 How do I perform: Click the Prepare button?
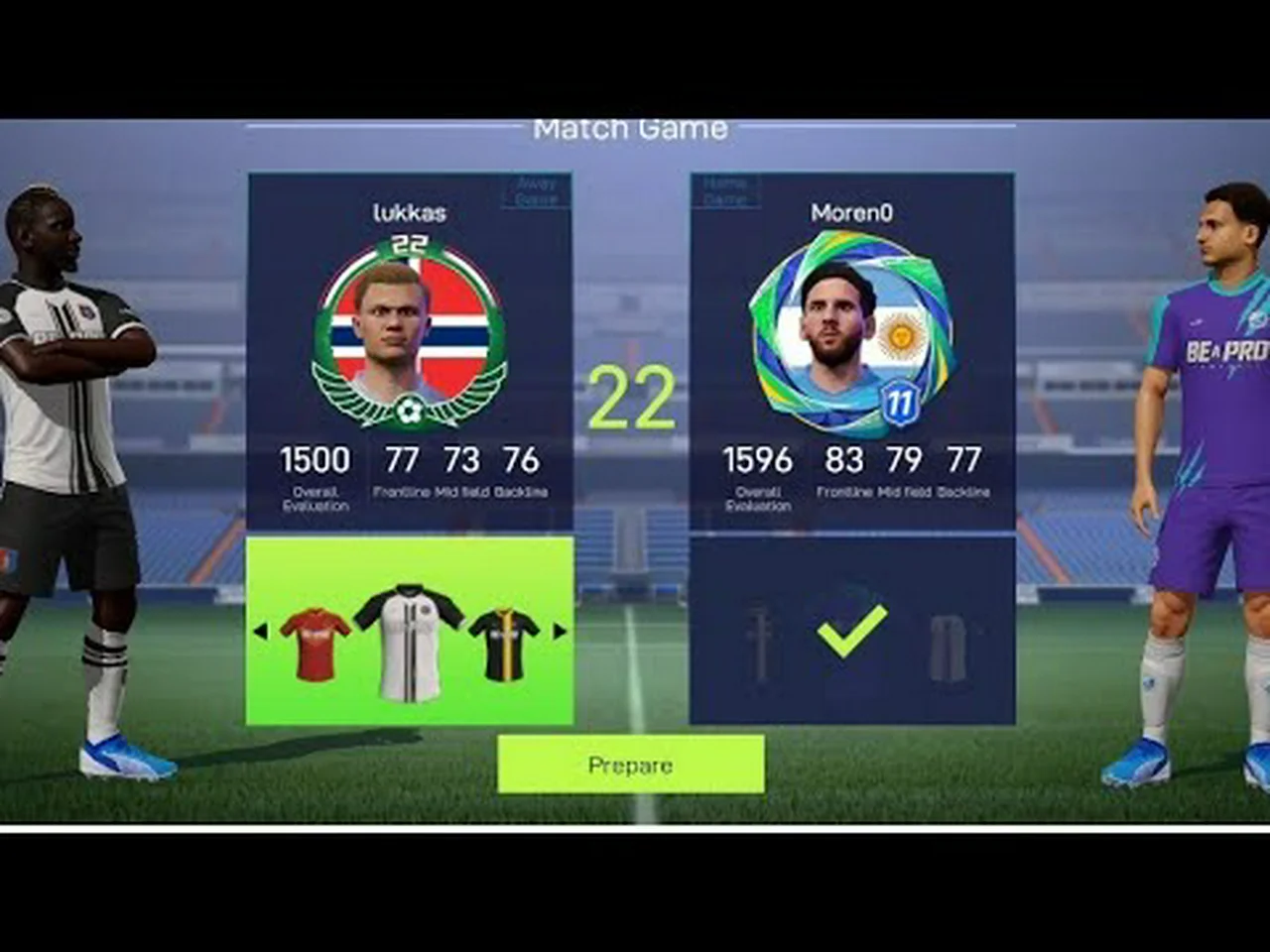tap(630, 765)
